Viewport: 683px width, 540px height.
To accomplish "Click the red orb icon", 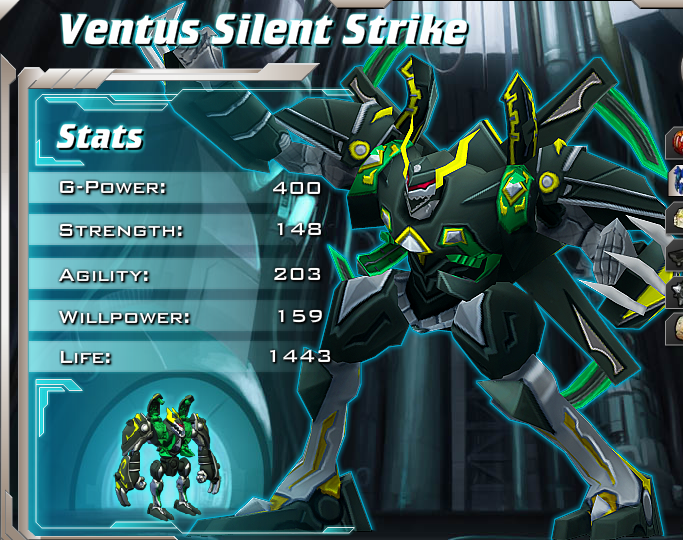I will [x=676, y=140].
